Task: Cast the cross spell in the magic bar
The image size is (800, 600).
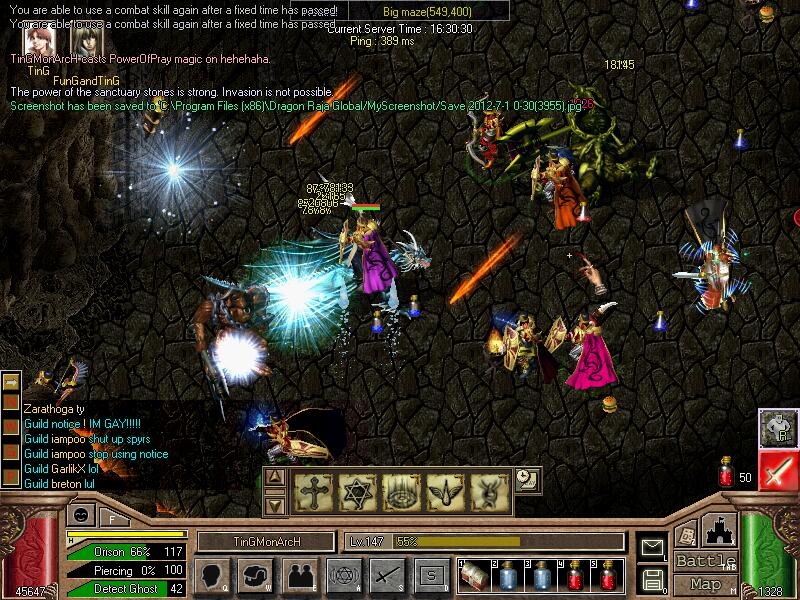Action: 314,492
